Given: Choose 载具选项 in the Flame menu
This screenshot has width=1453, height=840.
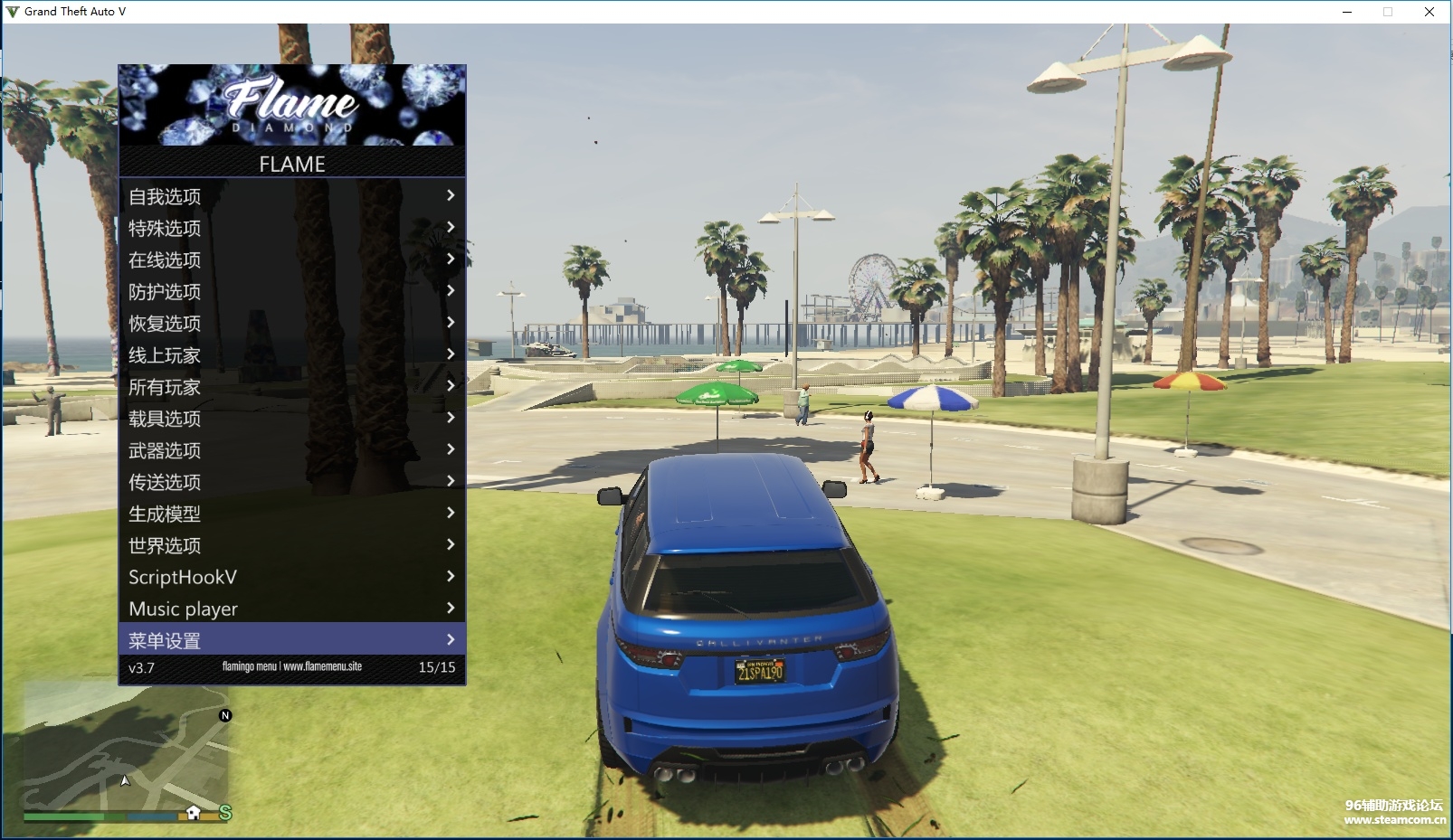Looking at the screenshot, I should [291, 419].
